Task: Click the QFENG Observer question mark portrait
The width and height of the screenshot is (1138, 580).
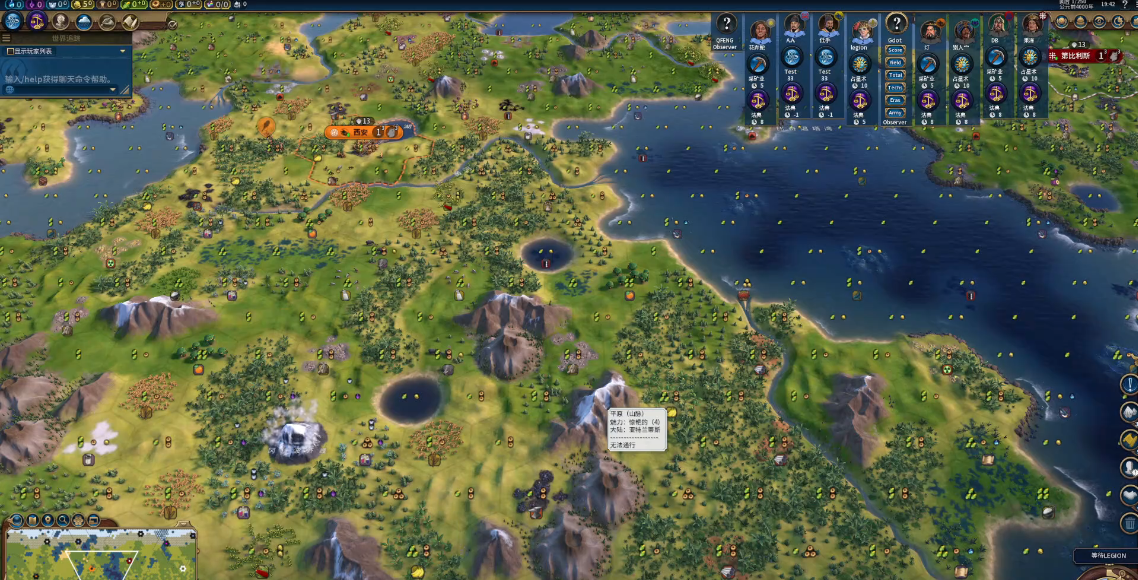Action: point(726,25)
